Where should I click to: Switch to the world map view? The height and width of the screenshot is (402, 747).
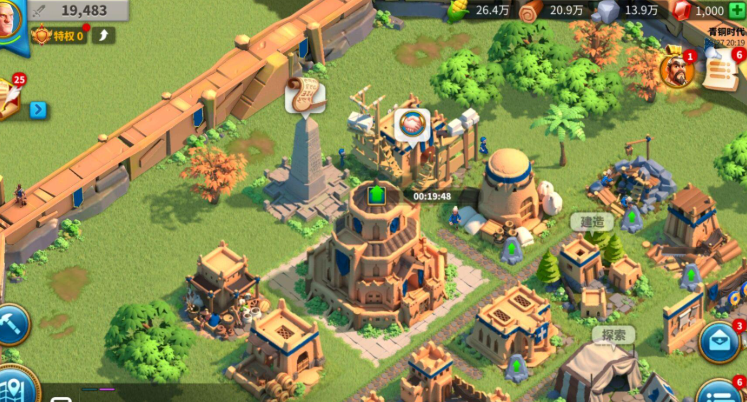tap(14, 385)
